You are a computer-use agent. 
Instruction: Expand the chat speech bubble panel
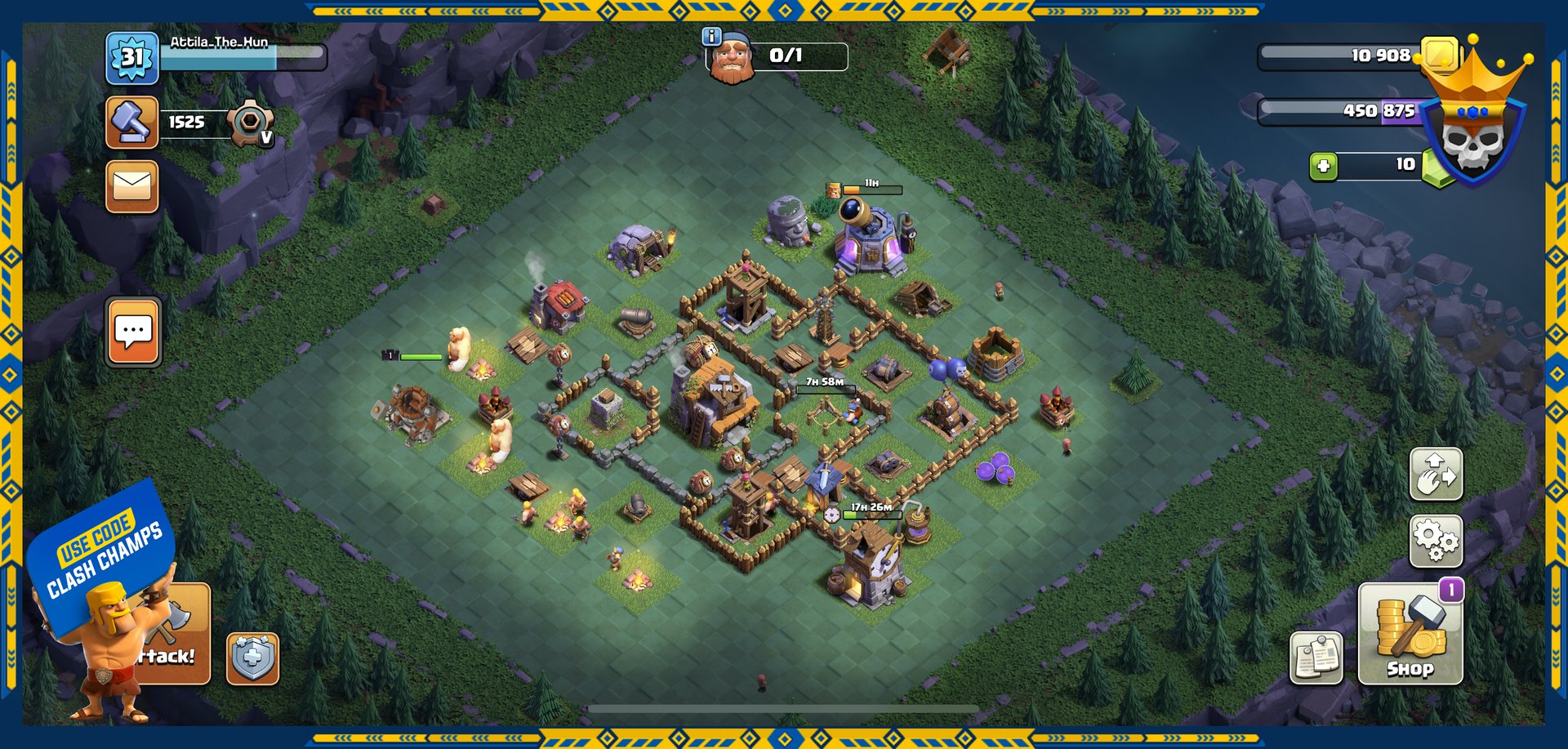tap(133, 332)
